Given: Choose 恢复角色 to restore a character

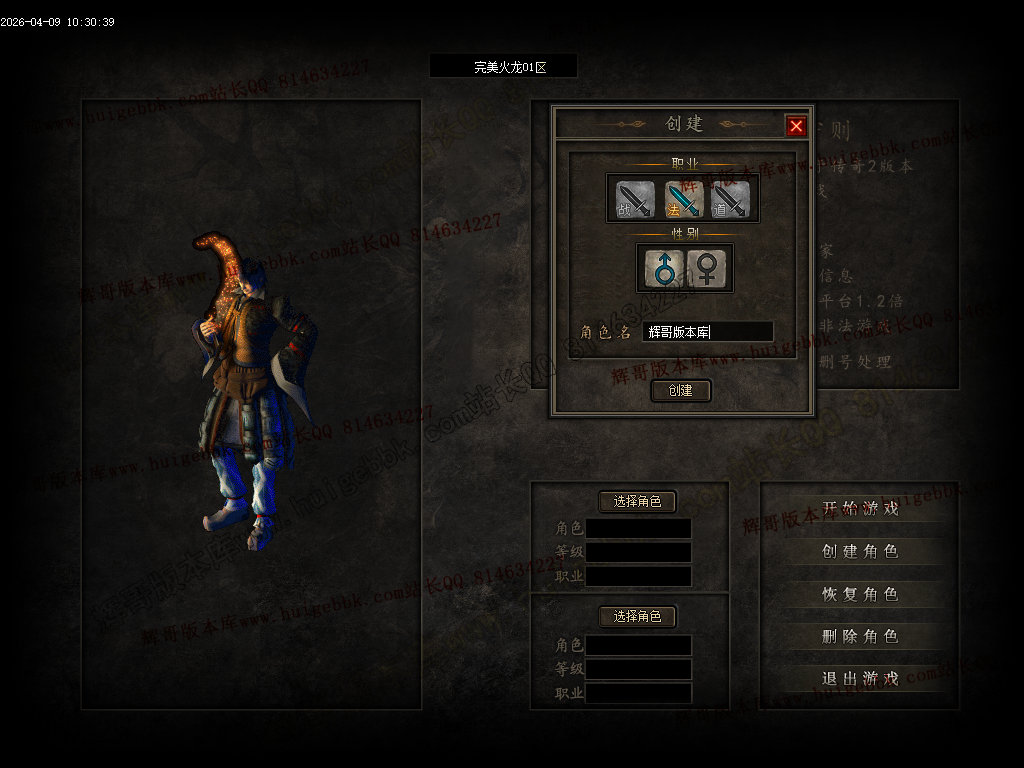Looking at the screenshot, I should 860,593.
